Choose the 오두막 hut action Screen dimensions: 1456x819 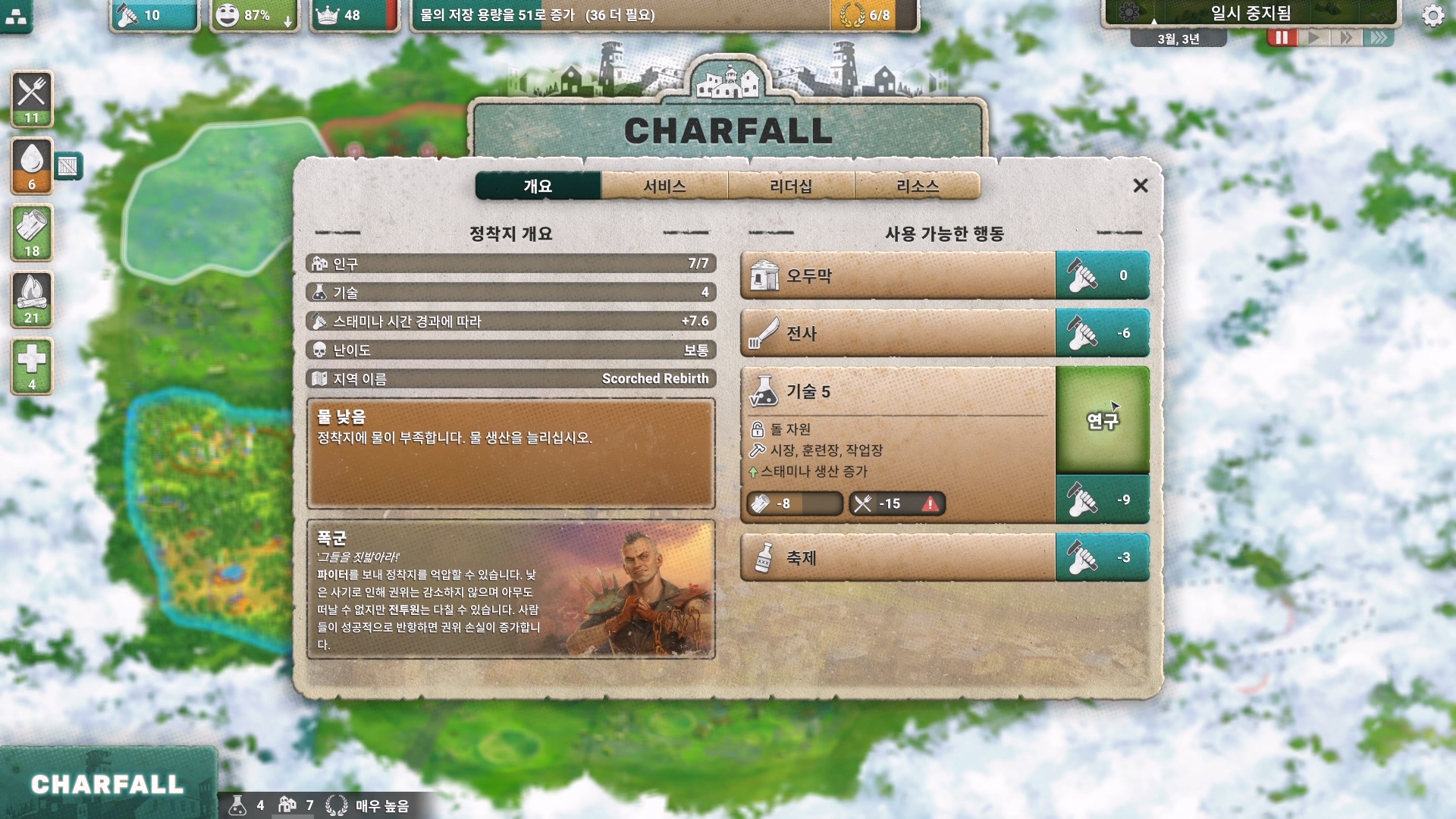click(x=898, y=275)
